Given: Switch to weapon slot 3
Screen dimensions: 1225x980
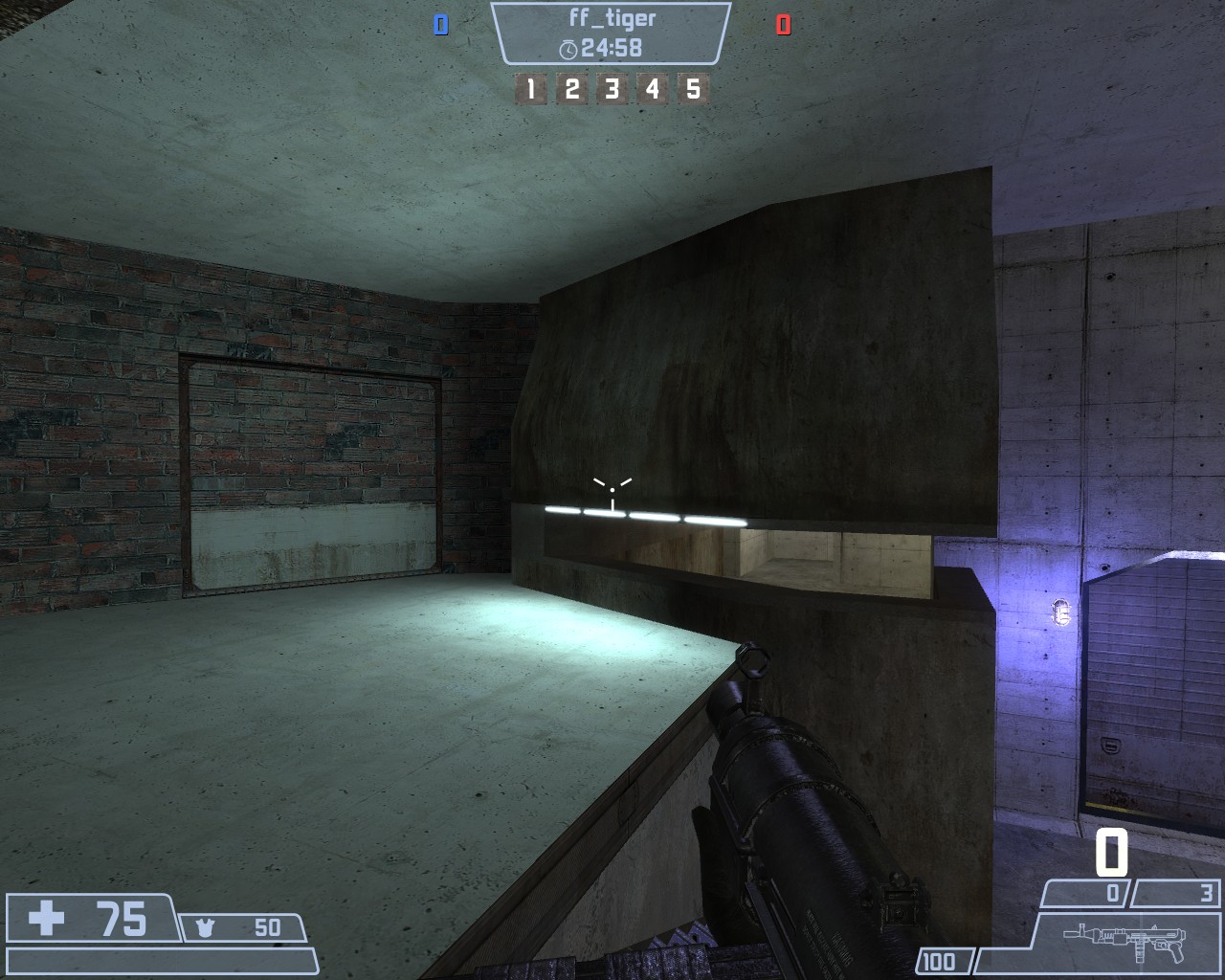Looking at the screenshot, I should click(612, 90).
